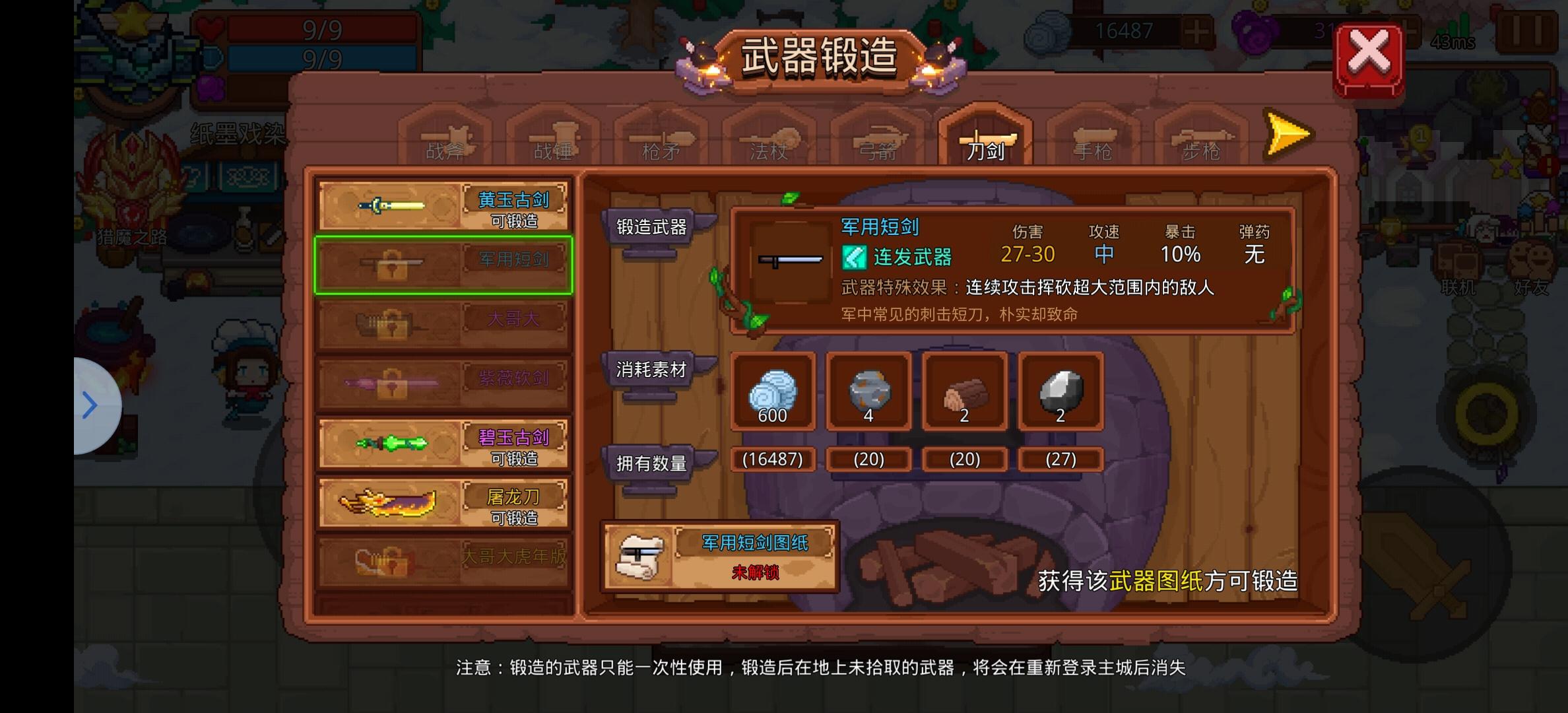Open the 弓箭 (bow) weapon category
Image resolution: width=1568 pixels, height=713 pixels.
point(878,139)
